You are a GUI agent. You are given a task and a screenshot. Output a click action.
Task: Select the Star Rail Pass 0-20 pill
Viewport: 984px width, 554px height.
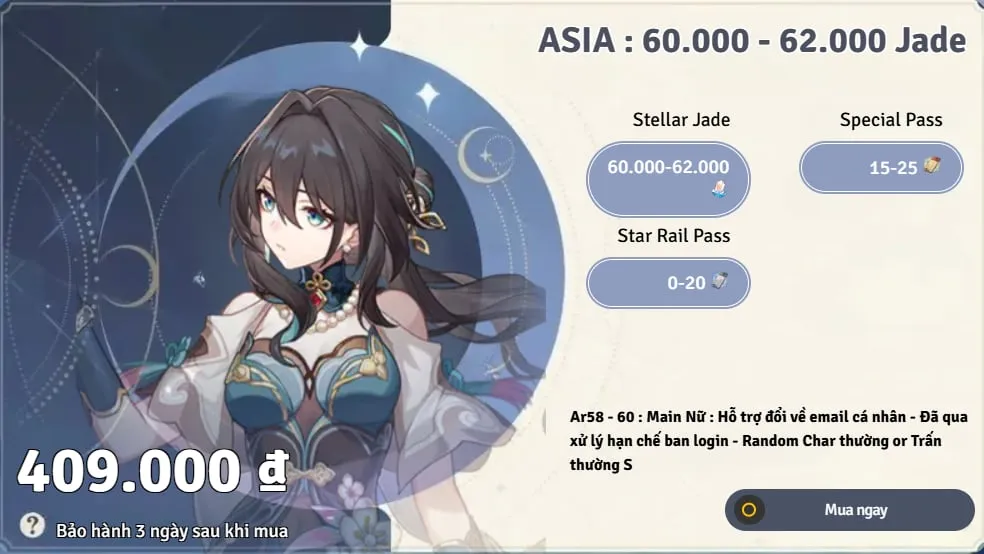[668, 283]
